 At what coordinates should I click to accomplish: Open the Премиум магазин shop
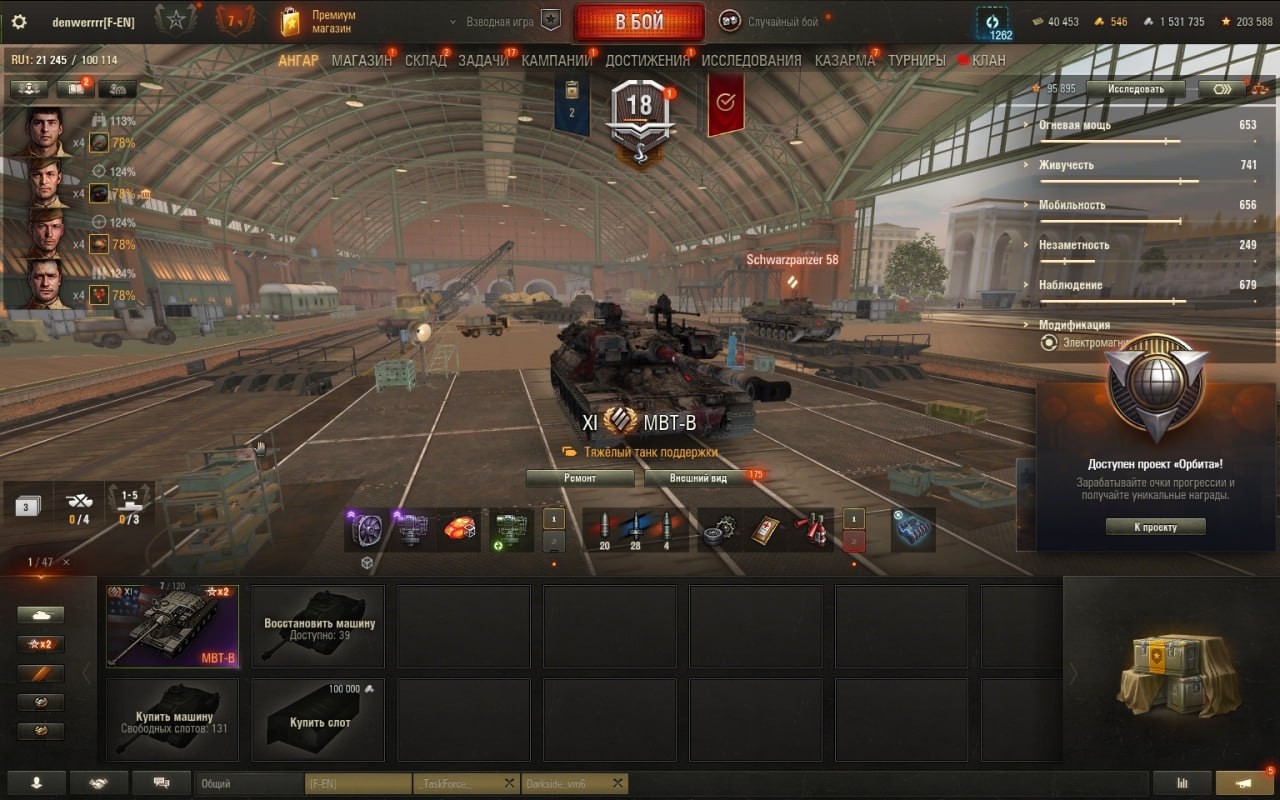click(x=319, y=22)
